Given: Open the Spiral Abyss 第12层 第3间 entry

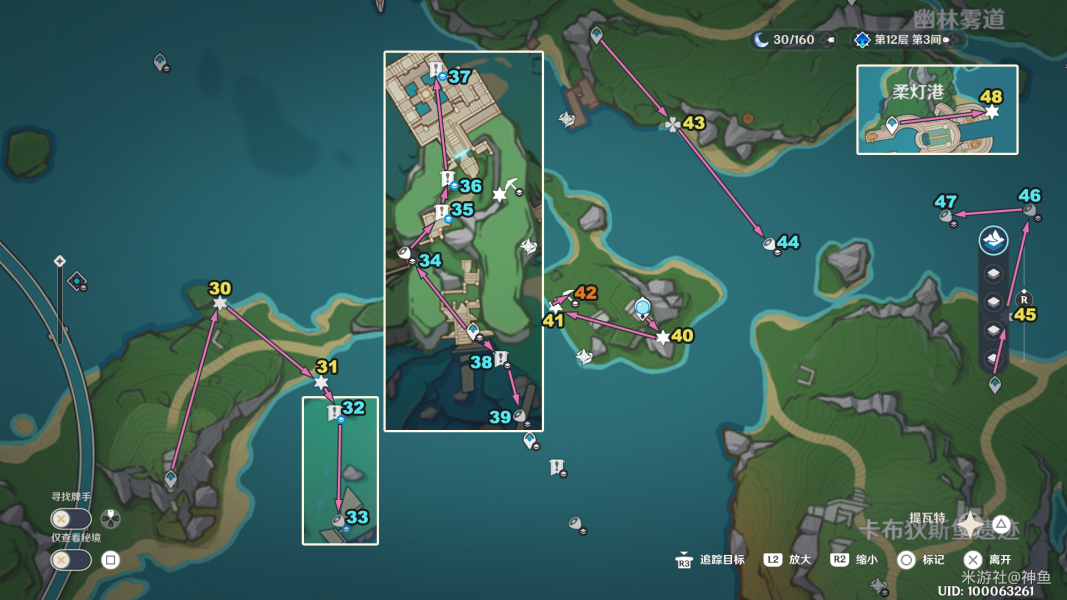Looking at the screenshot, I should pos(906,40).
